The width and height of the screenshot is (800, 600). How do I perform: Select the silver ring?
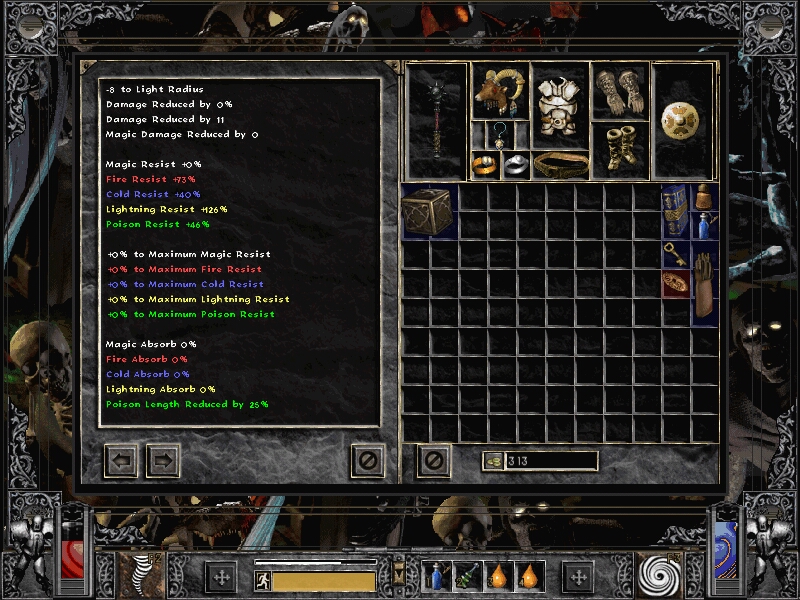514,165
